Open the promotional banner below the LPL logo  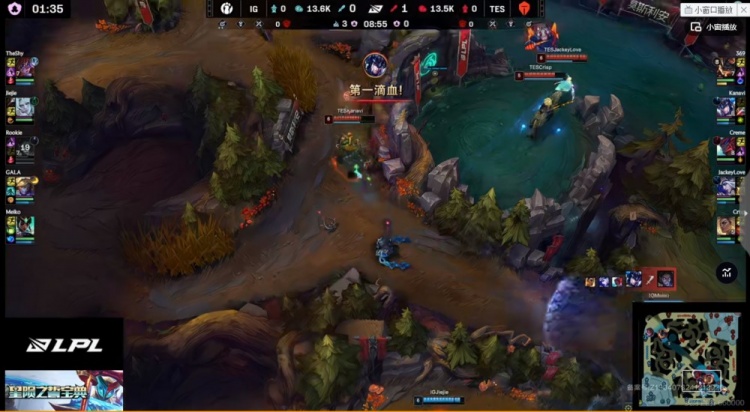pyautogui.click(x=64, y=390)
